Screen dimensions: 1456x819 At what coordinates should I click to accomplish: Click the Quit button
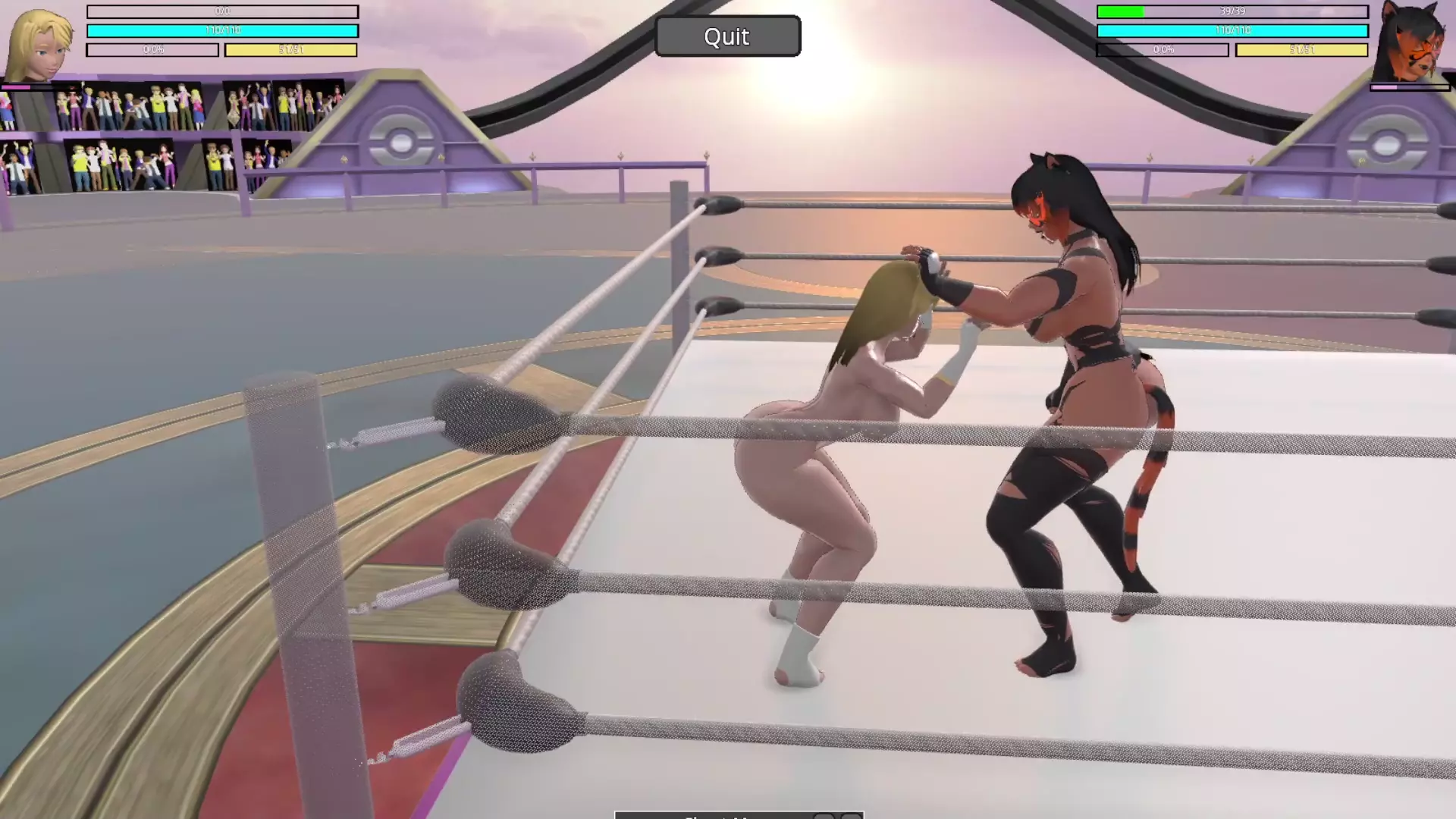[x=727, y=36]
